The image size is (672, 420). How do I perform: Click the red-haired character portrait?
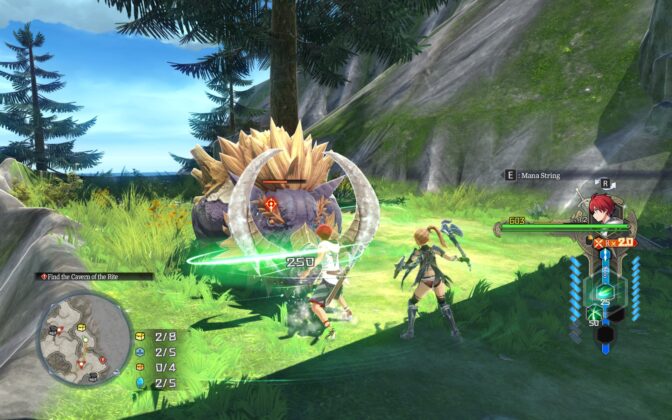point(602,208)
